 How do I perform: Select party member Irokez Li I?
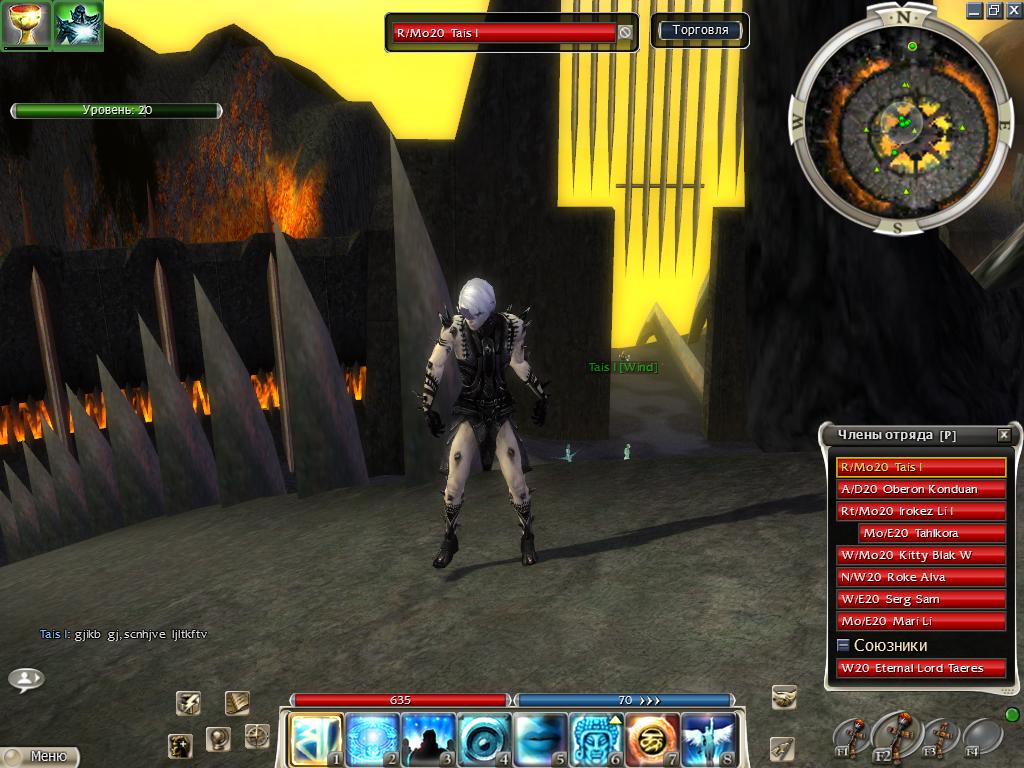(x=920, y=511)
